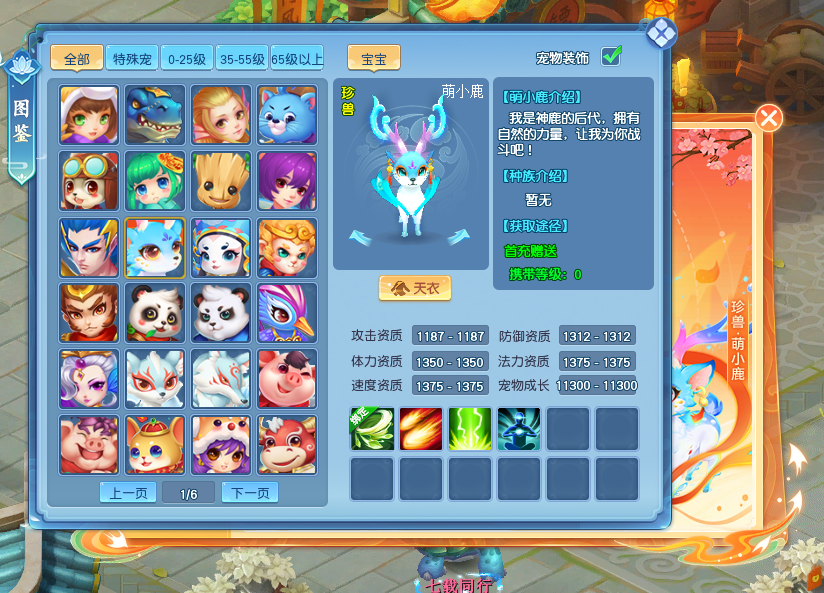Close the pet encyclopedia window
The height and width of the screenshot is (593, 824).
(661, 33)
